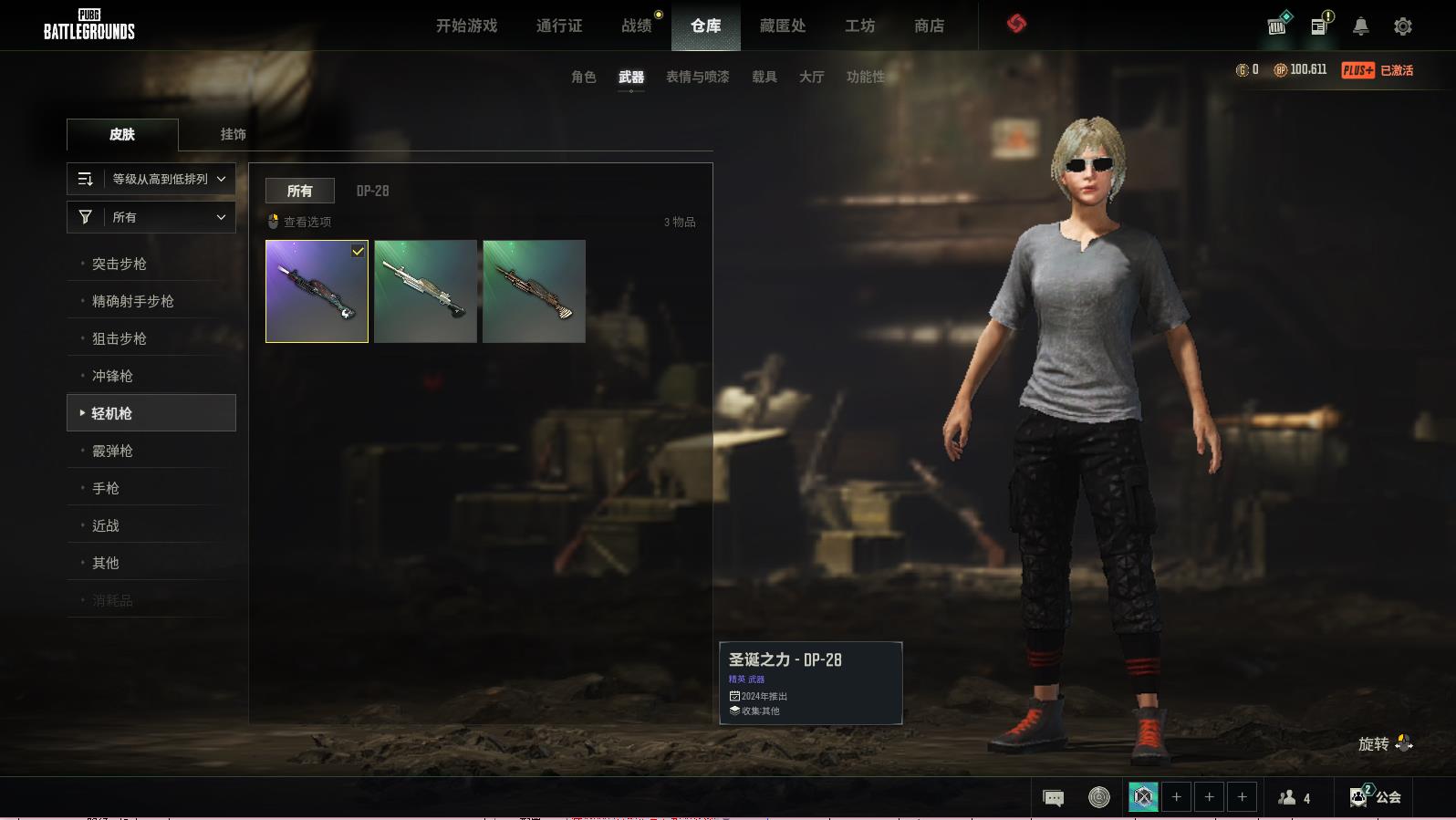Open the 藏匿处 hideout tab

click(x=783, y=26)
